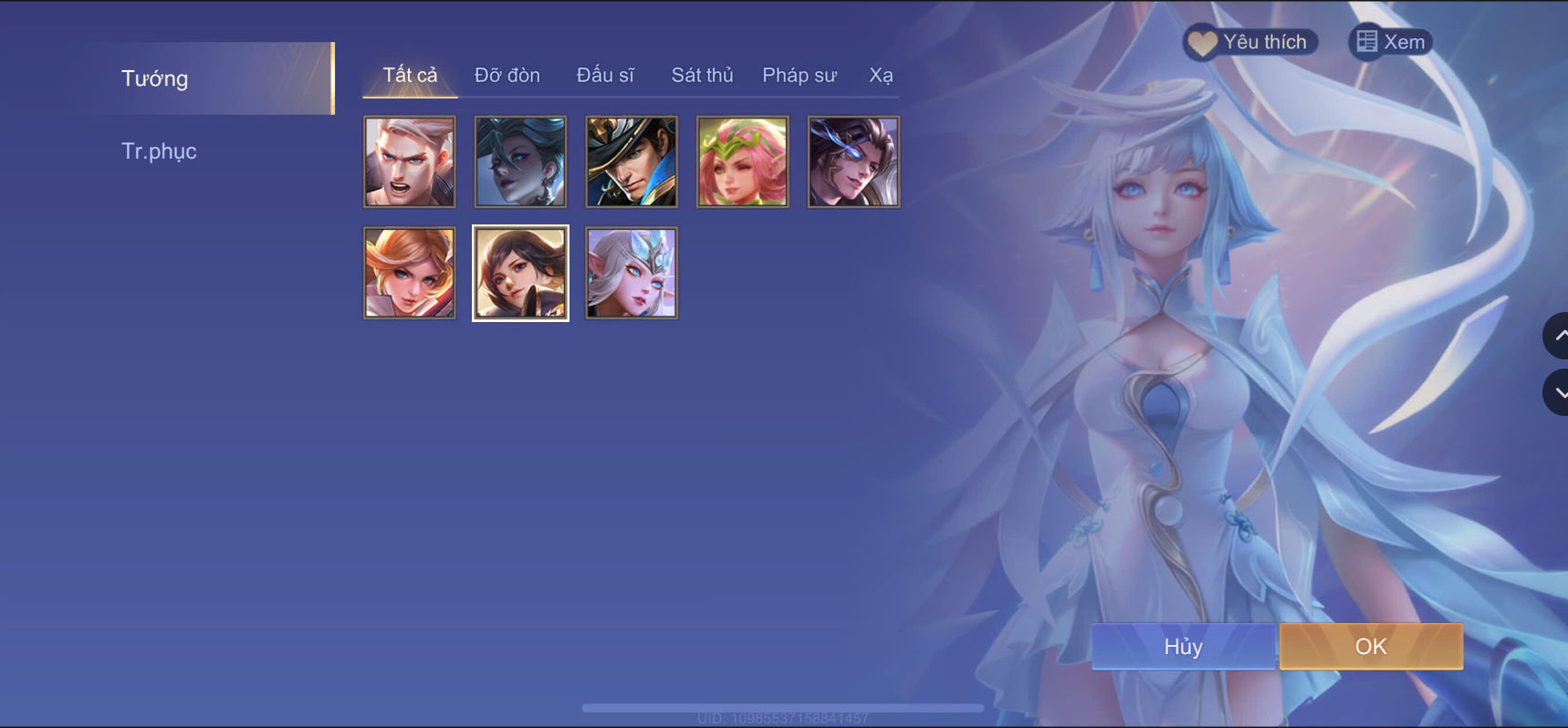
Task: Select the shouting blond warrior portrait
Action: (x=409, y=161)
